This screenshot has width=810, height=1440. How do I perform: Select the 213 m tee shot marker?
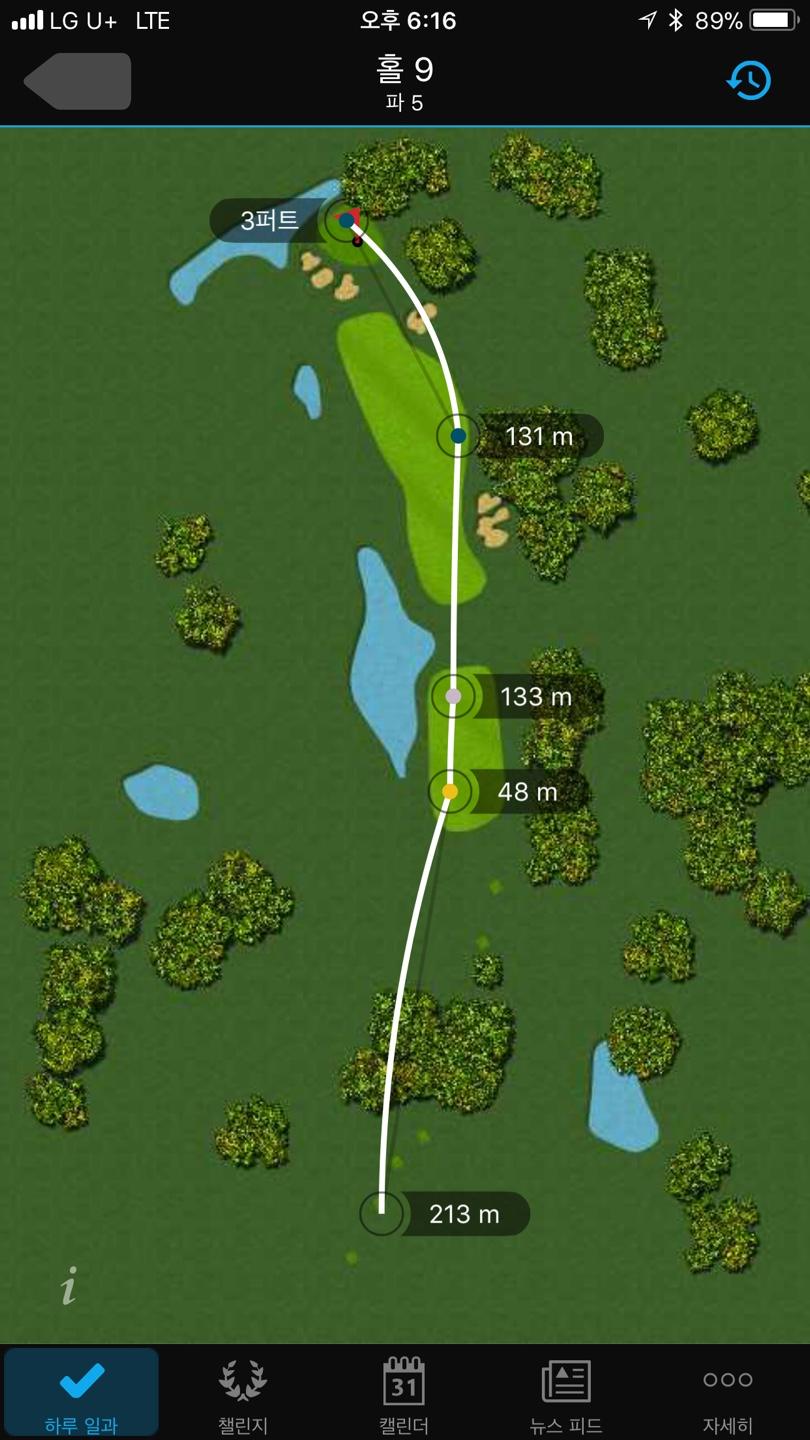tap(382, 1214)
